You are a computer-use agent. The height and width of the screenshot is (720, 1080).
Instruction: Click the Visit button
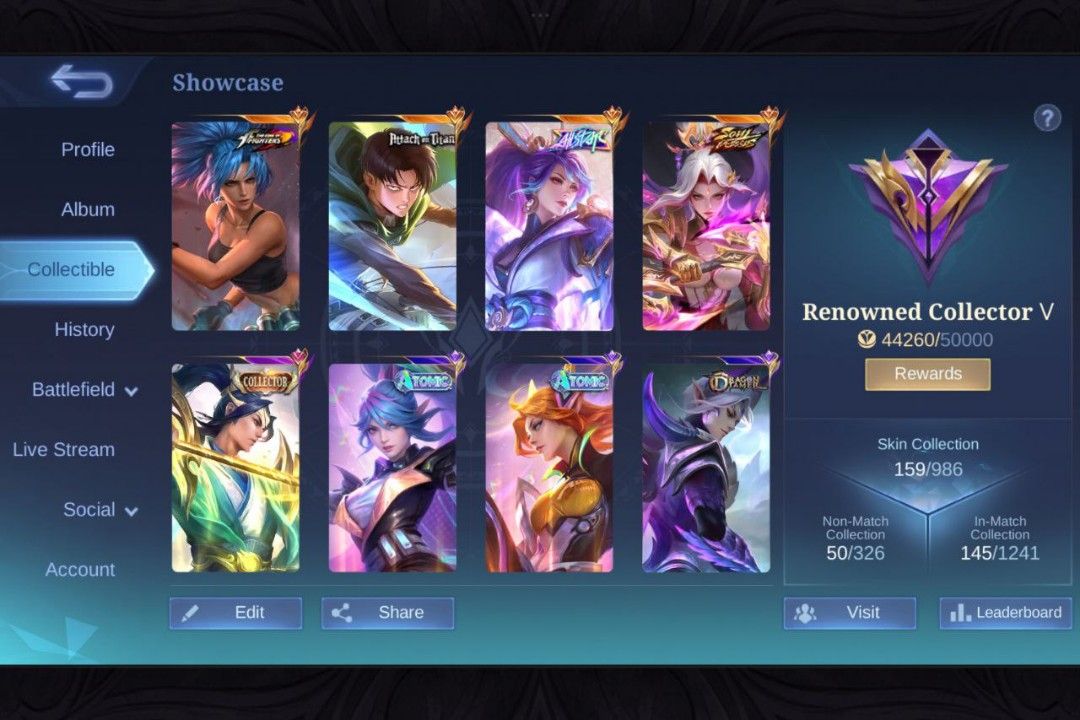tap(849, 613)
